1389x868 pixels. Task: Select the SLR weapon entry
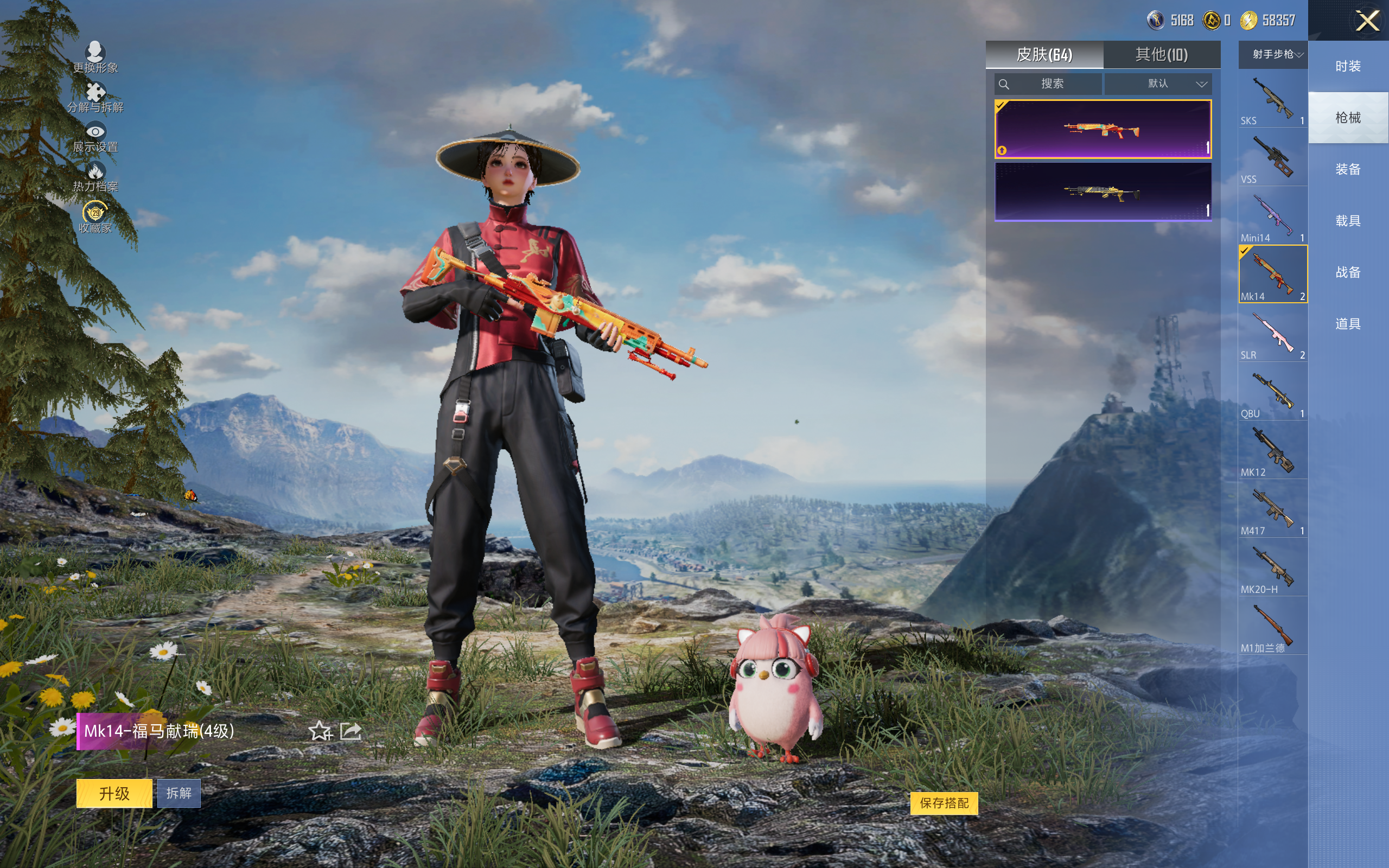1272,334
